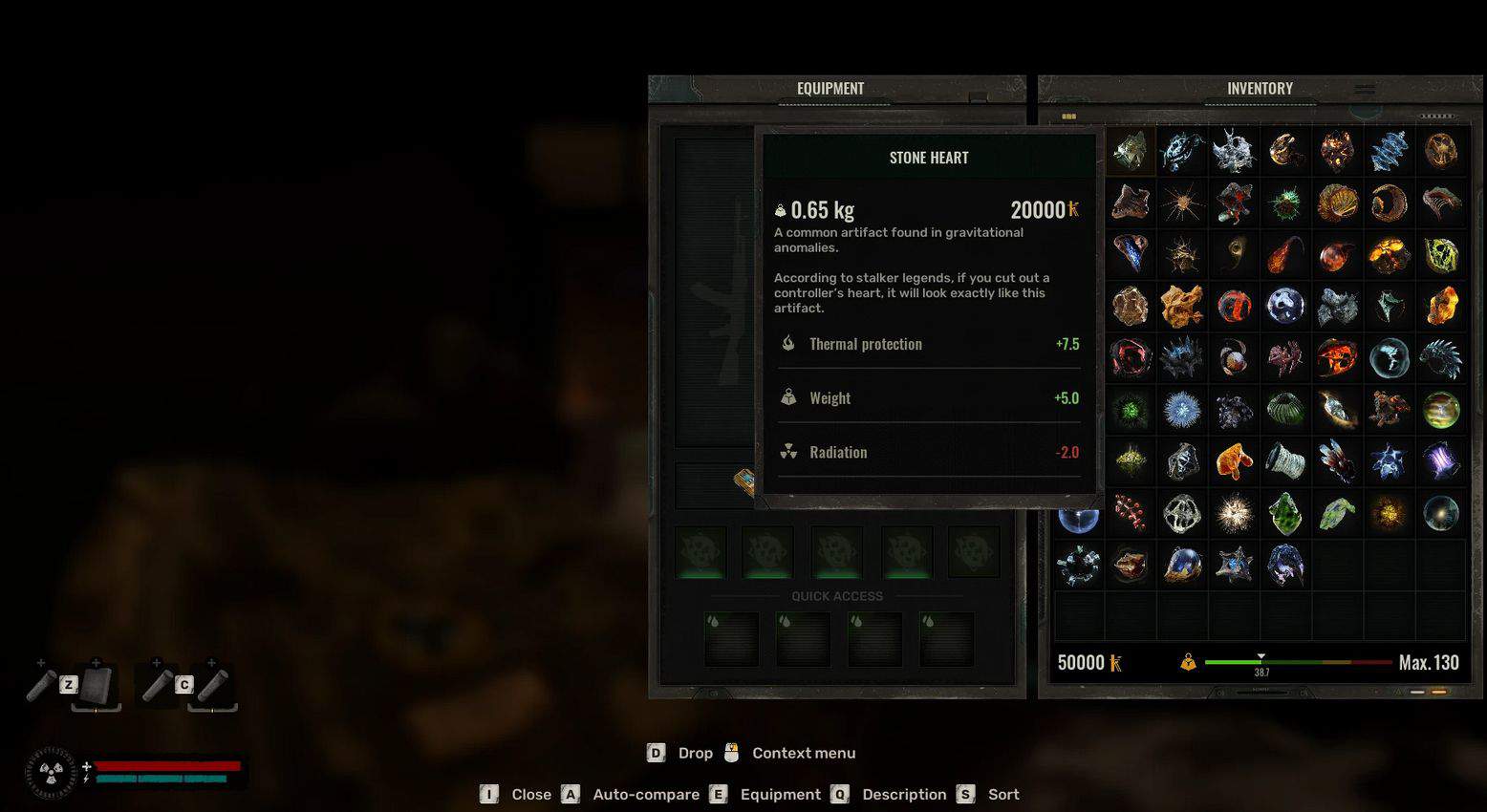
Task: Select the white coiled tube artifact
Action: [1285, 461]
